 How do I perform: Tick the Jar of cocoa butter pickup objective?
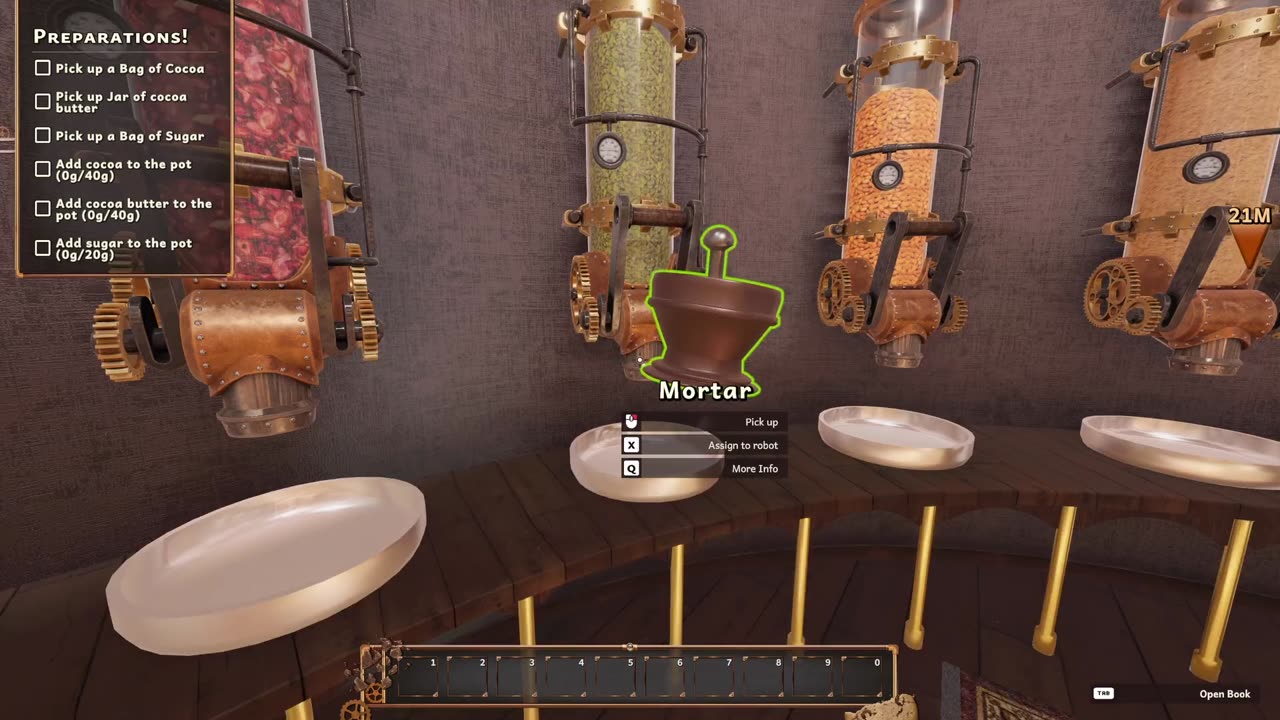click(42, 102)
